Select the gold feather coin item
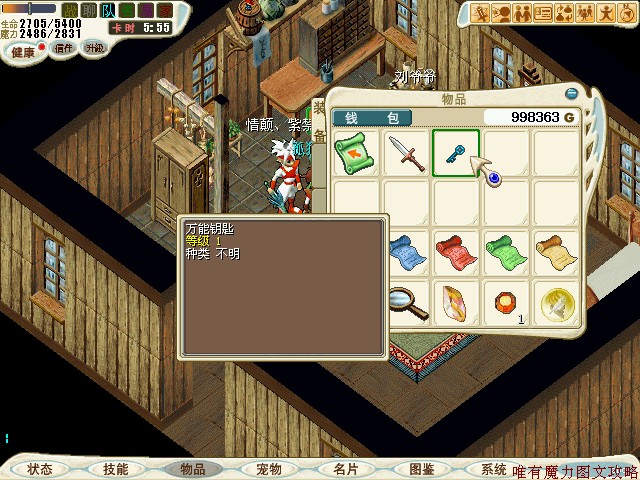 554,302
